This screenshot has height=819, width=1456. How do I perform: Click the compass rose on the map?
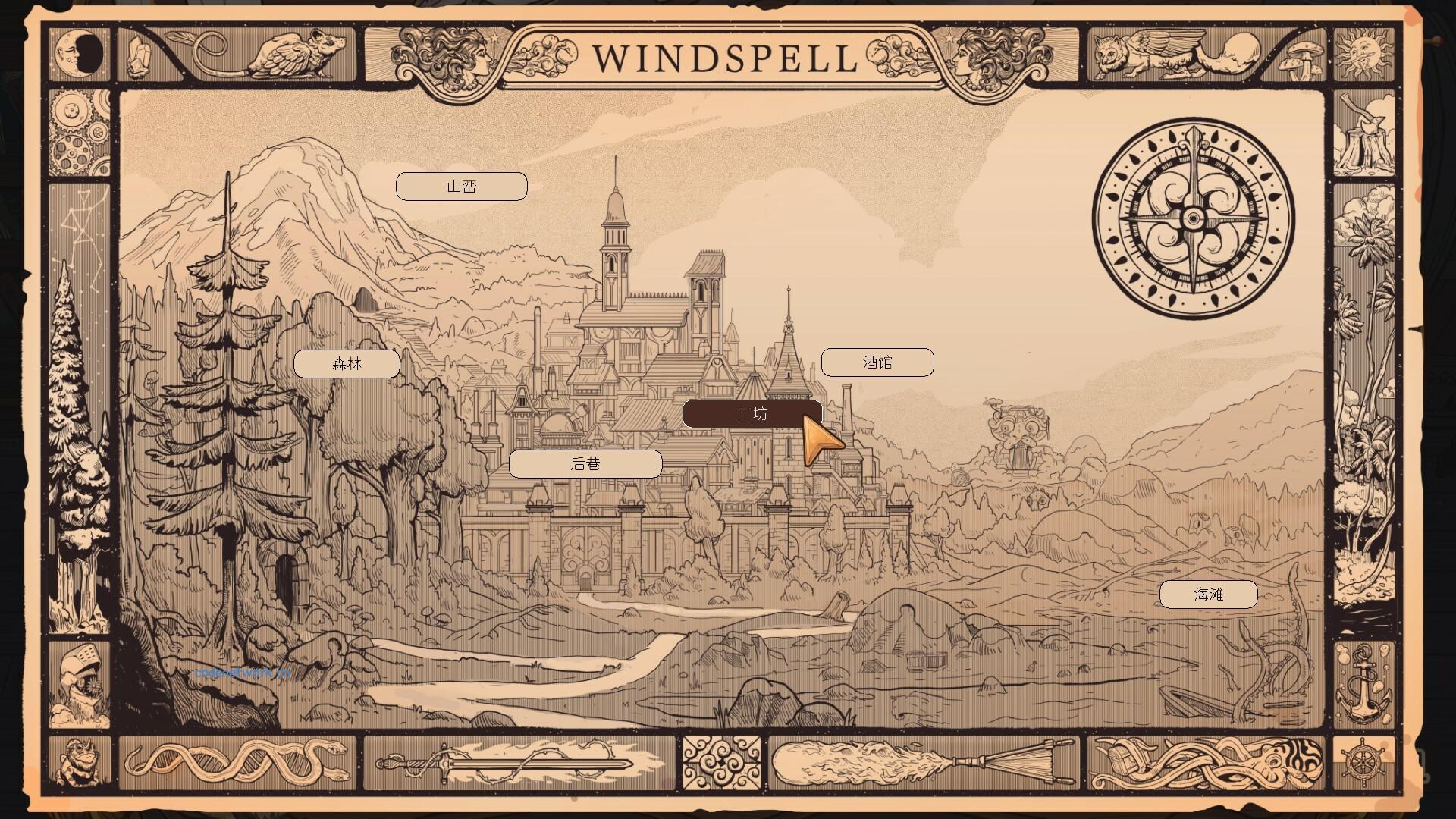(1192, 218)
